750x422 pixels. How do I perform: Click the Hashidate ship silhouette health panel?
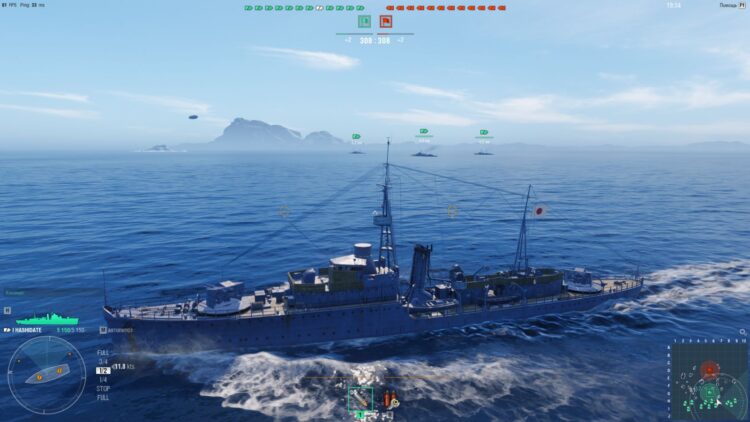[40, 318]
